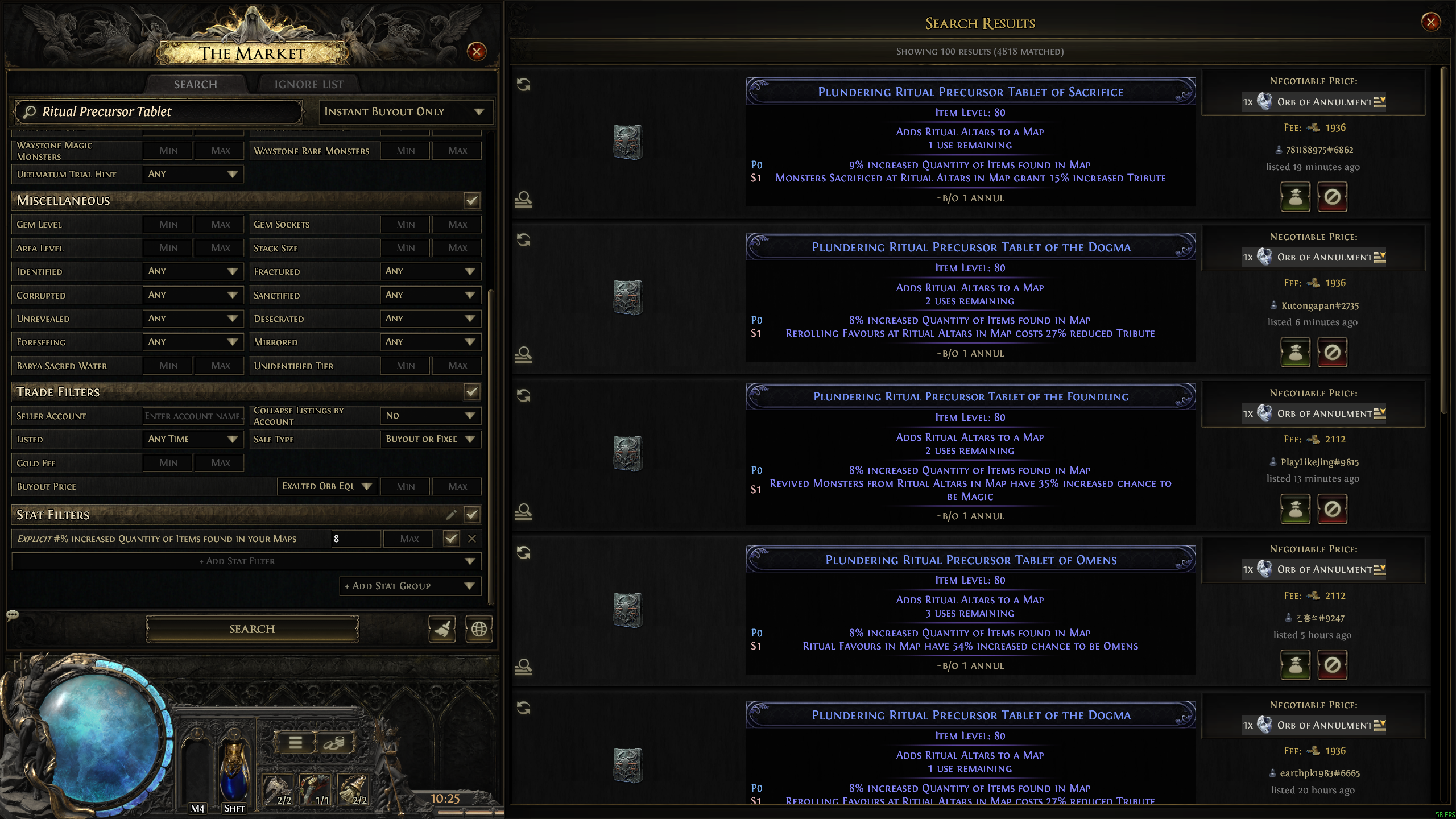1456x819 pixels.
Task: Type in the Seller Account name field
Action: click(193, 416)
